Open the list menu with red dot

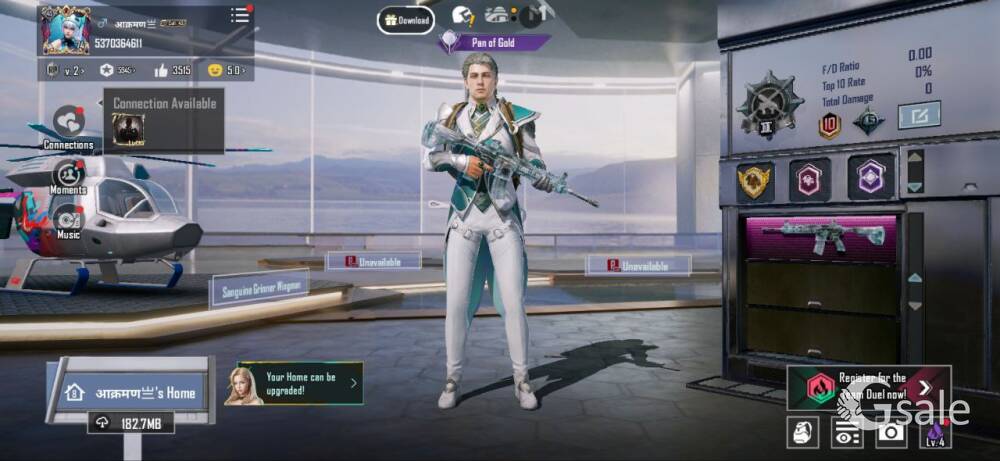point(240,15)
